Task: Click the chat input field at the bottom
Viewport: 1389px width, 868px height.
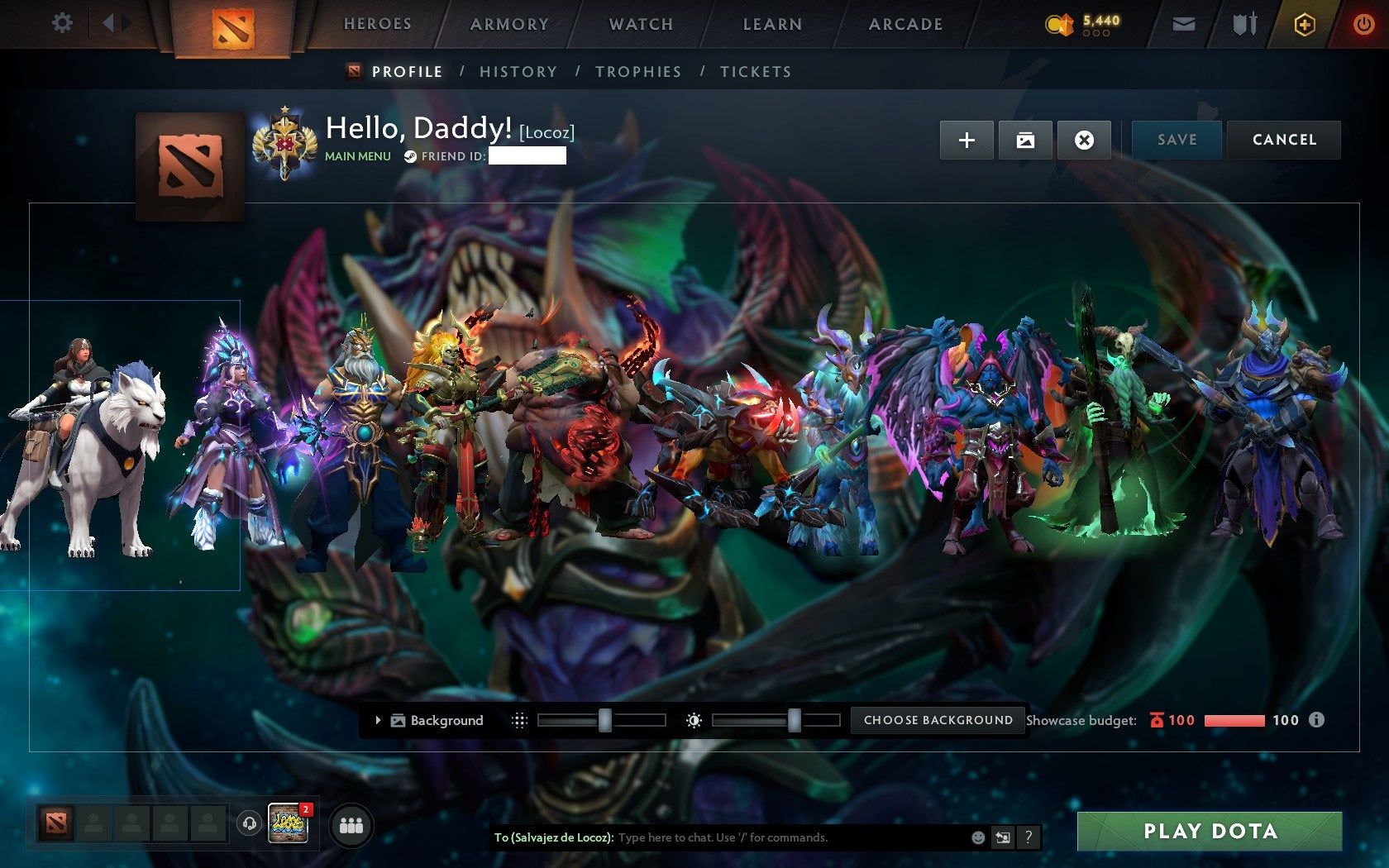Action: 744,837
